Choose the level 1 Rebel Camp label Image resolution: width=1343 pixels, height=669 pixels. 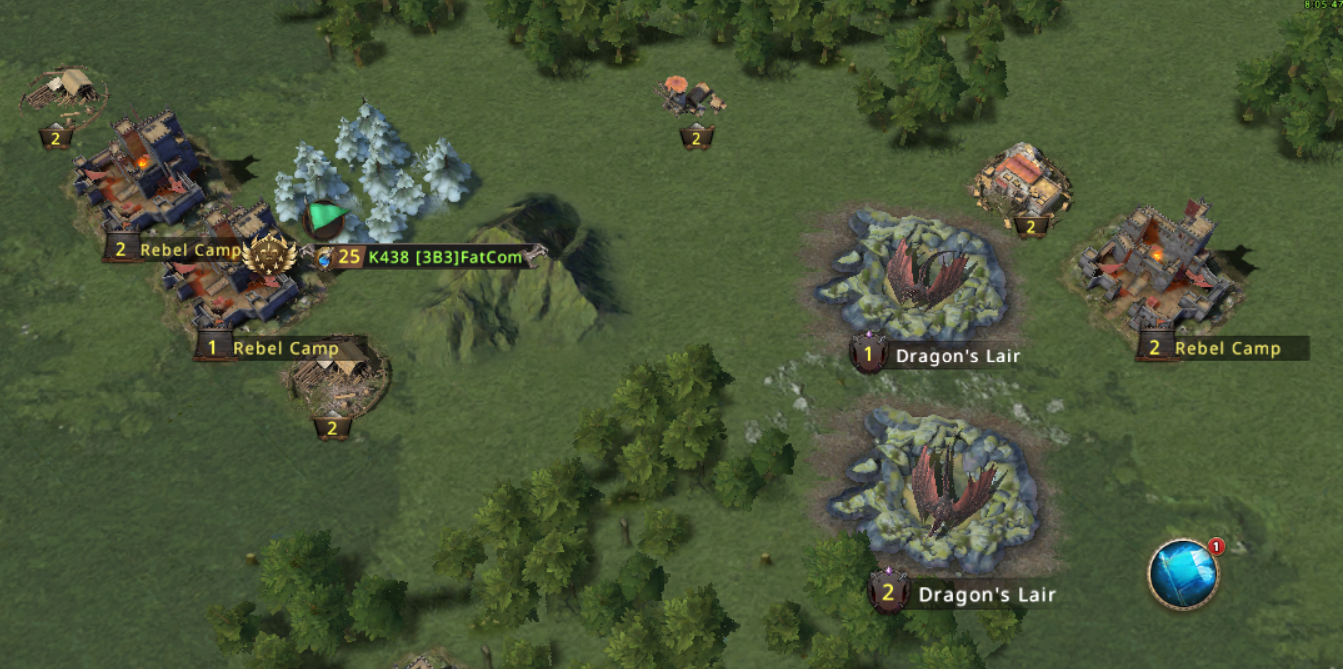(270, 348)
